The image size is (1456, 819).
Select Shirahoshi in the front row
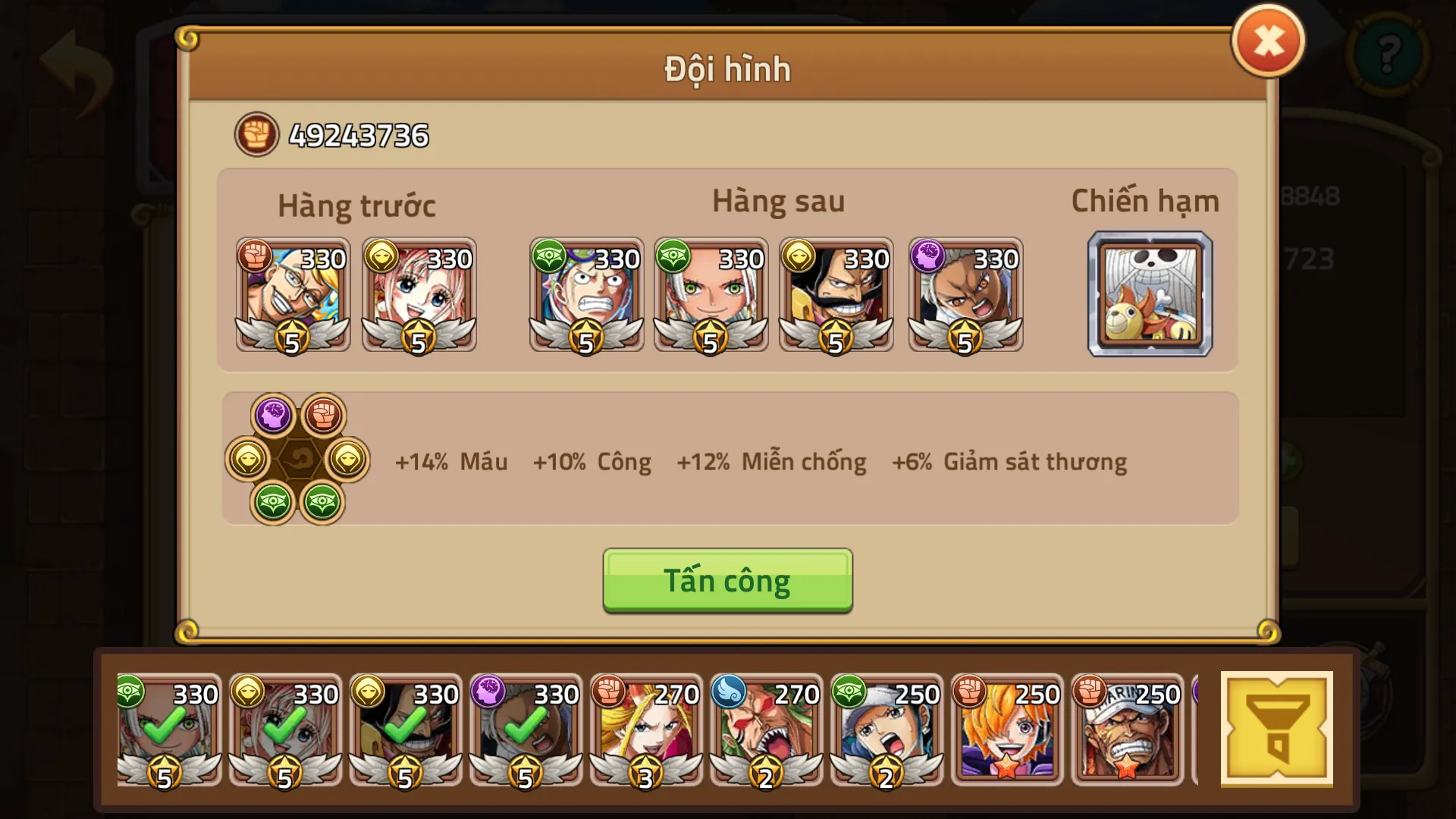(419, 296)
